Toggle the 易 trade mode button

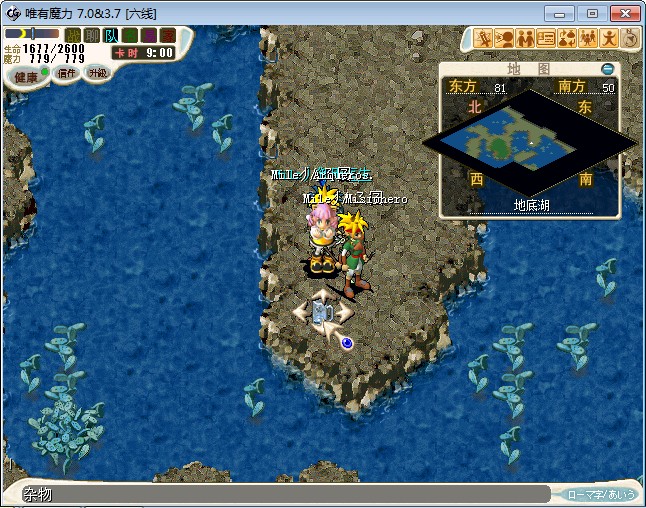(x=148, y=35)
